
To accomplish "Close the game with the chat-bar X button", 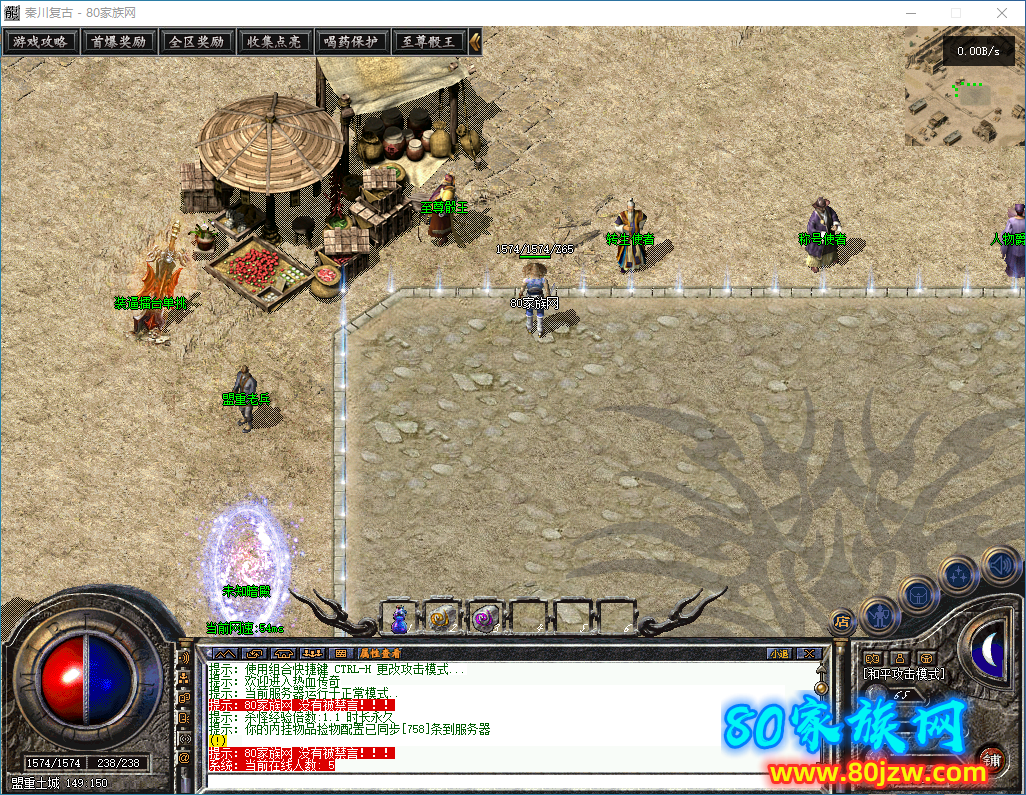I will tap(809, 654).
